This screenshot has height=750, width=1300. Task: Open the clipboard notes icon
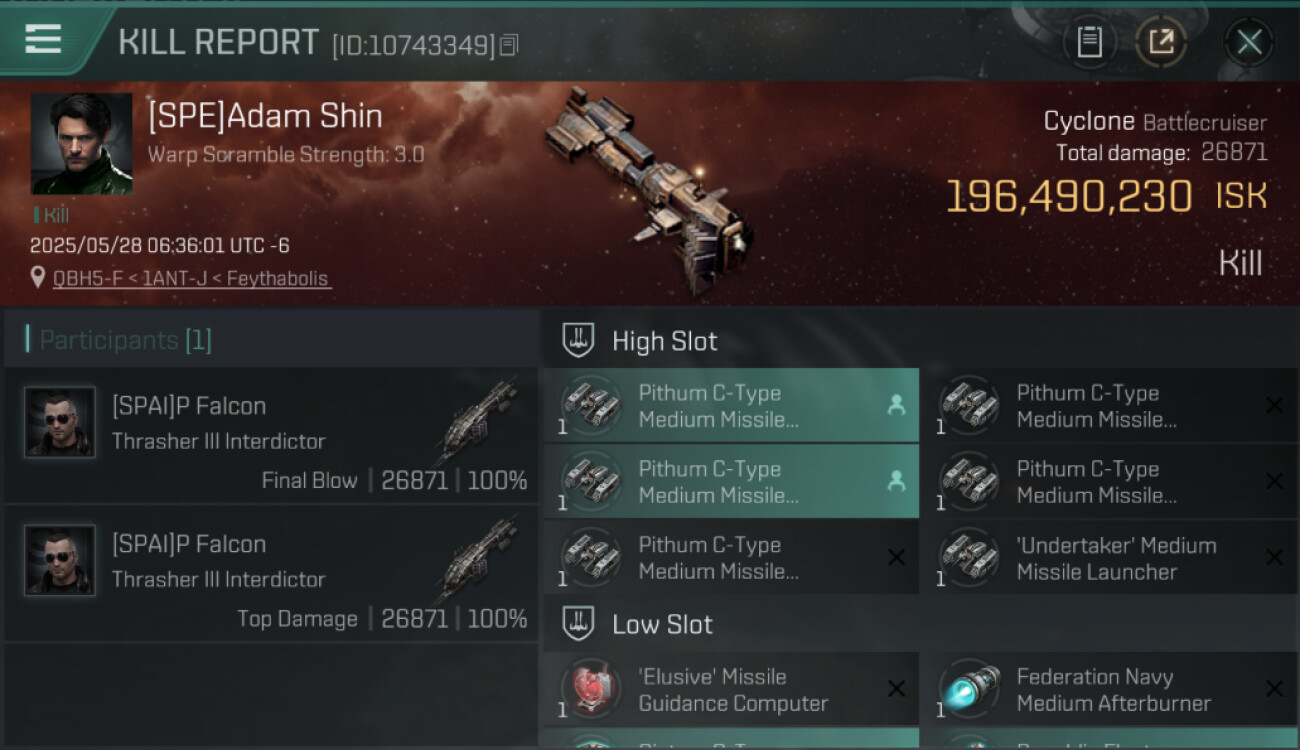pyautogui.click(x=1089, y=42)
